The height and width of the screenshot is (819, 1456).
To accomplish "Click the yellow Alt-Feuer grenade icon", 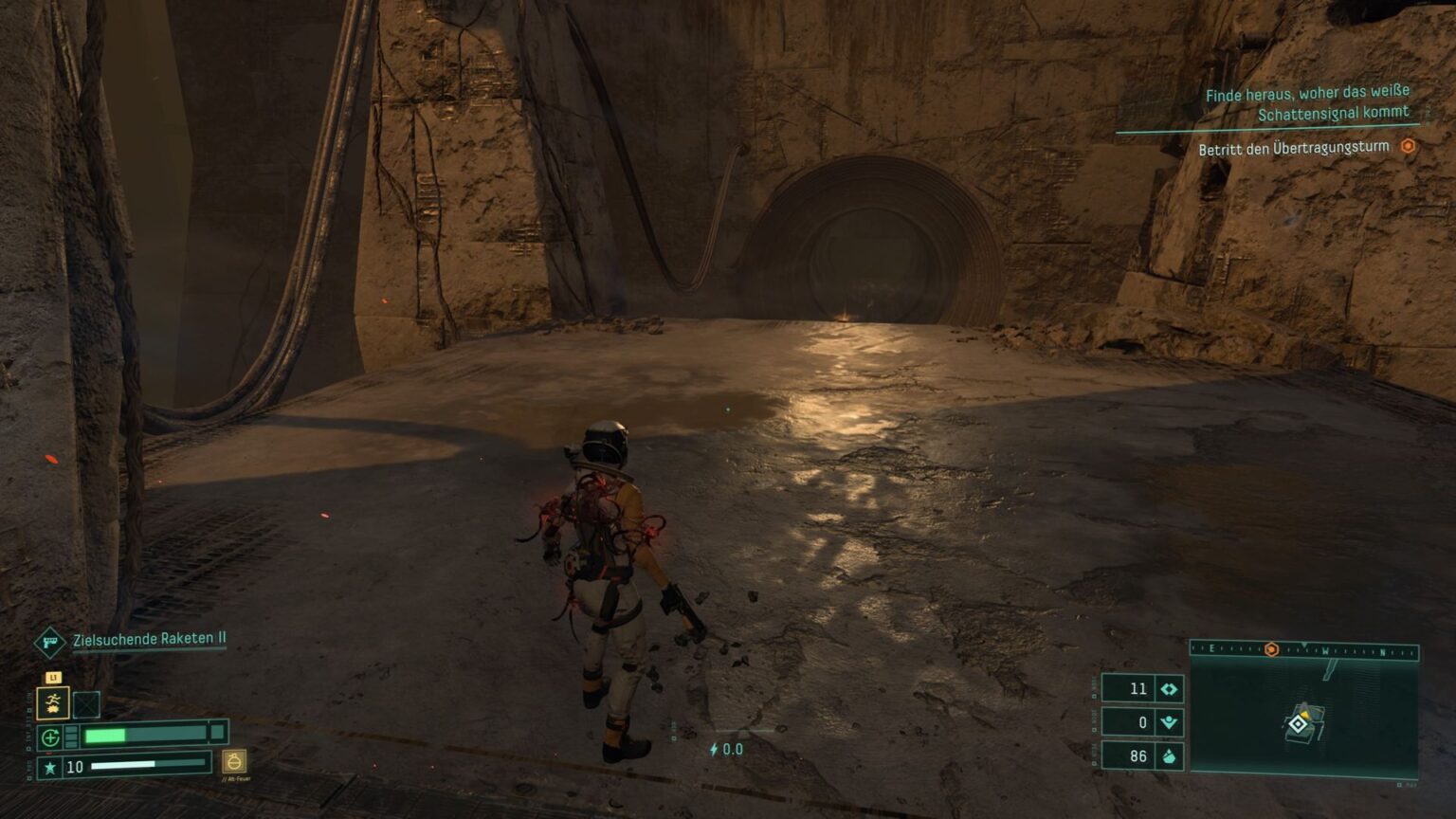I will (x=233, y=764).
